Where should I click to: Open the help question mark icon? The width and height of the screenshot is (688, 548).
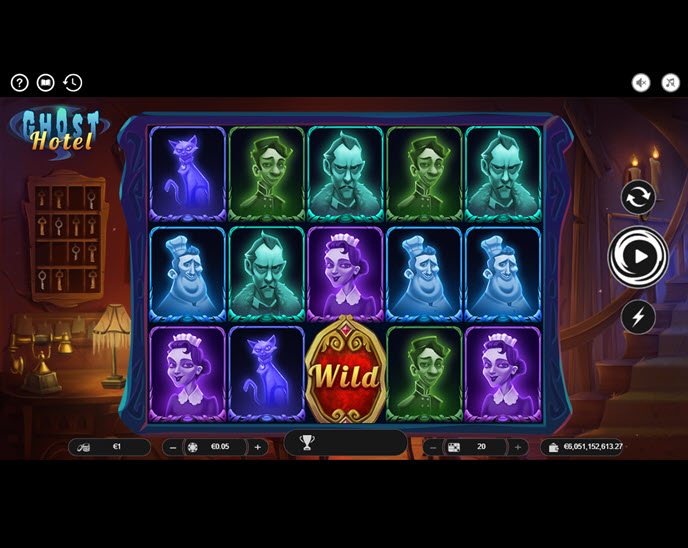pos(20,83)
